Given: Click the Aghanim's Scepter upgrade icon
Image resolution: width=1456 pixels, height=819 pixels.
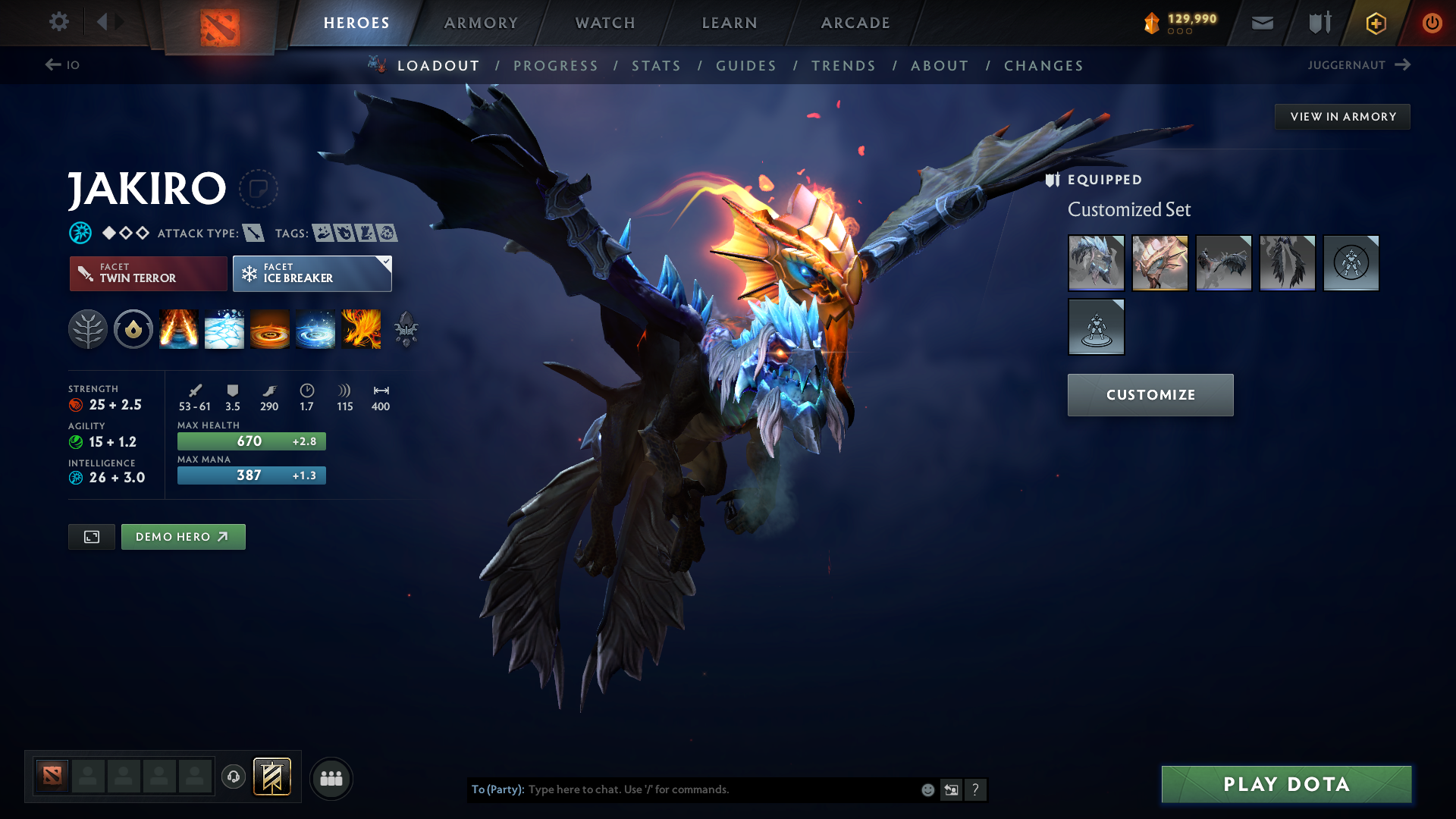Looking at the screenshot, I should 406,329.
